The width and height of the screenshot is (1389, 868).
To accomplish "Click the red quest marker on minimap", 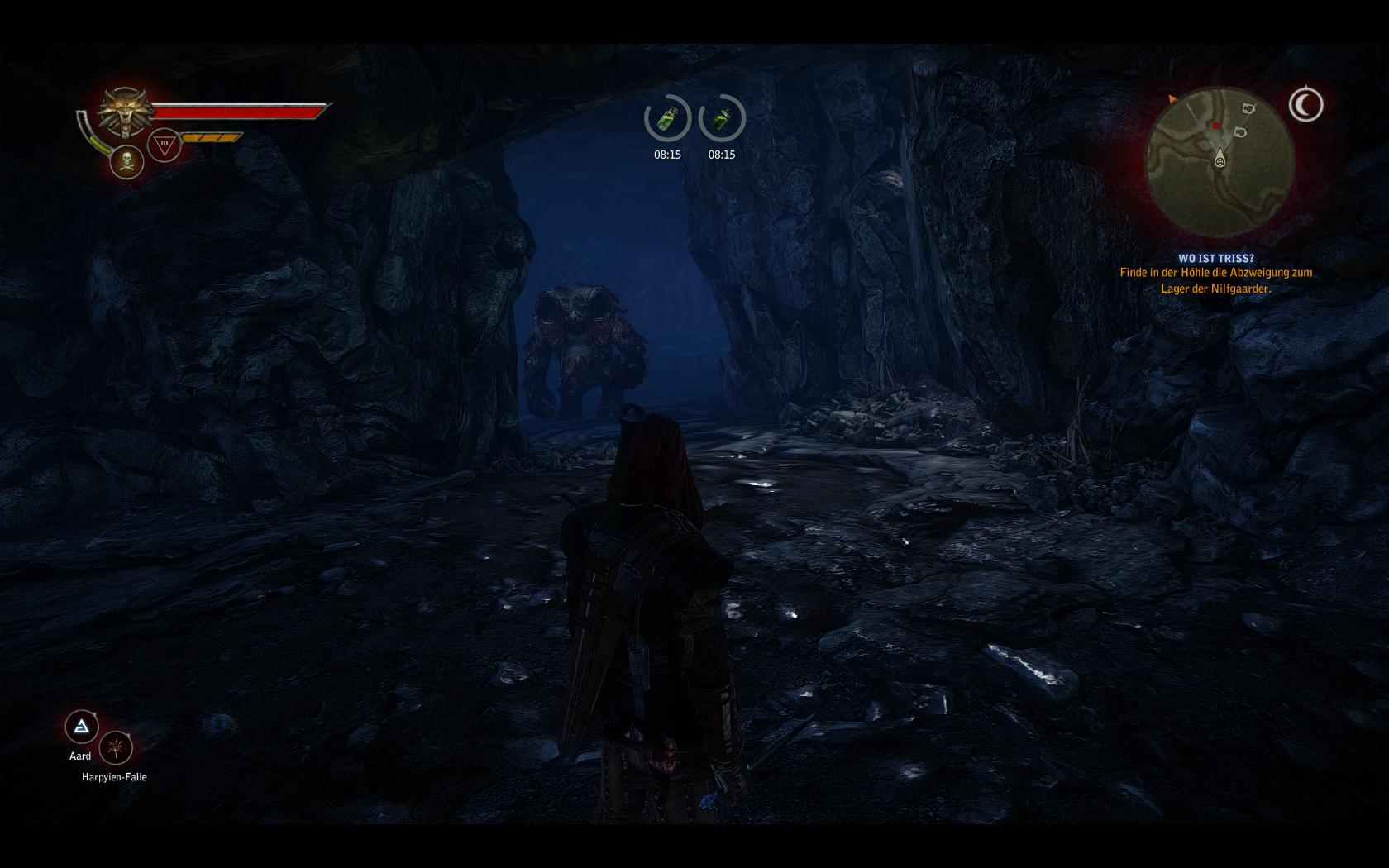I will click(1216, 126).
